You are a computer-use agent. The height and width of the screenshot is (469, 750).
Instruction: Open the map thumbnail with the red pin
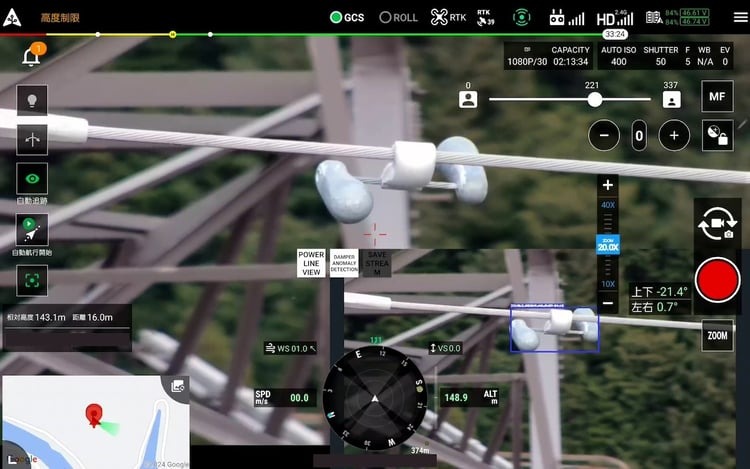[95, 422]
